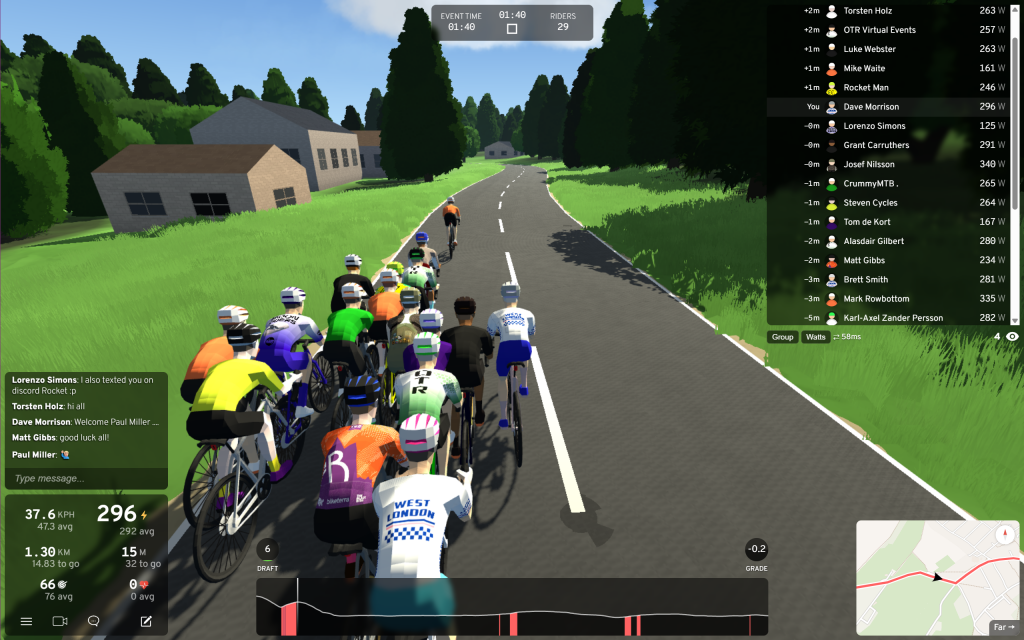Toggle the chat speech bubble icon
Viewport: 1024px width, 640px height.
point(93,621)
